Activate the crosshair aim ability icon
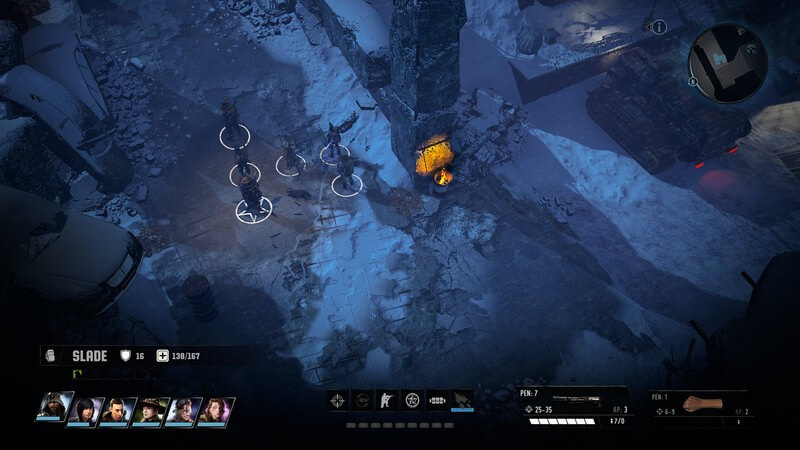The width and height of the screenshot is (800, 450). coord(339,400)
